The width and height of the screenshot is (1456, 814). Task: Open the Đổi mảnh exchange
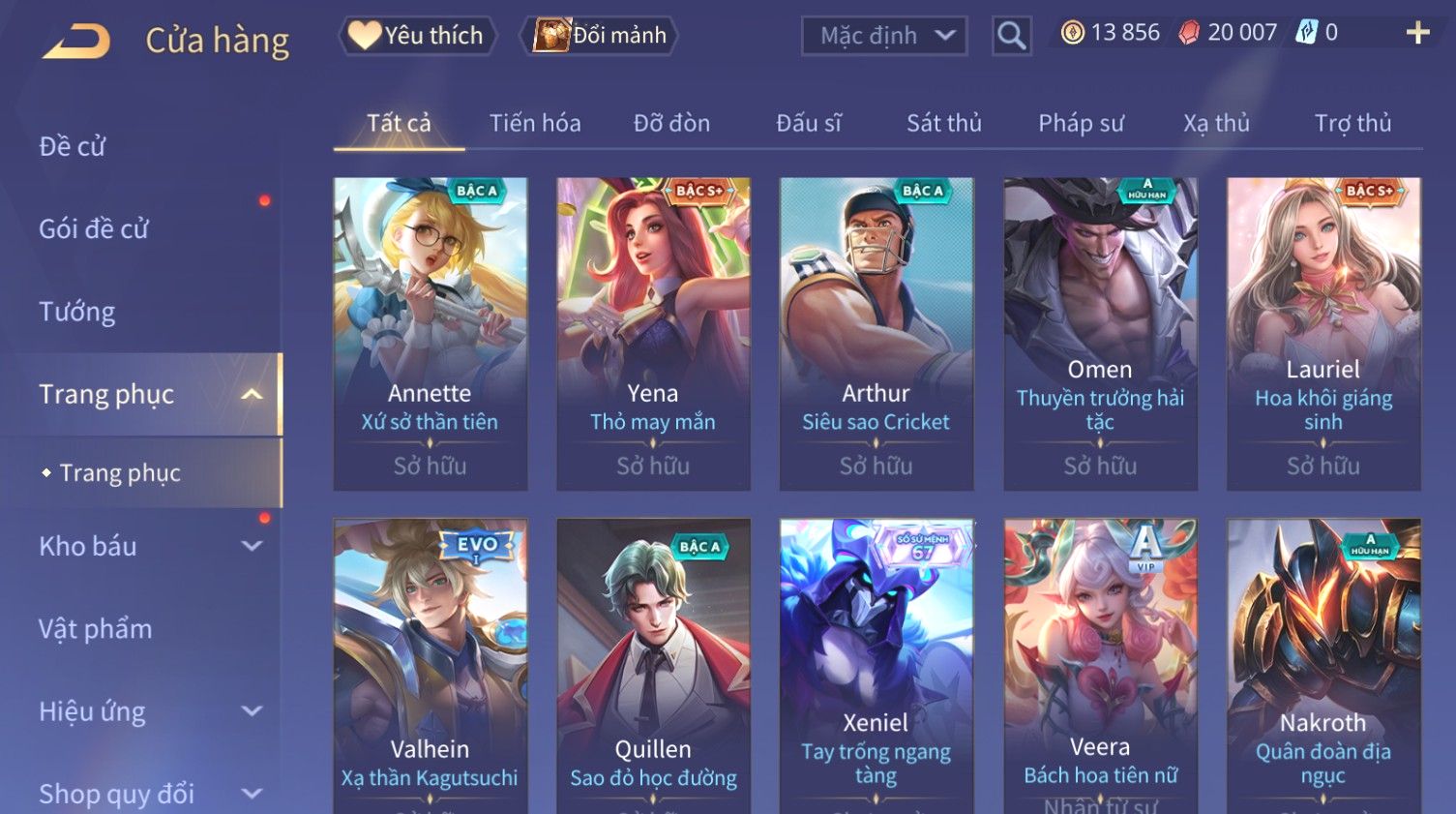pyautogui.click(x=601, y=36)
